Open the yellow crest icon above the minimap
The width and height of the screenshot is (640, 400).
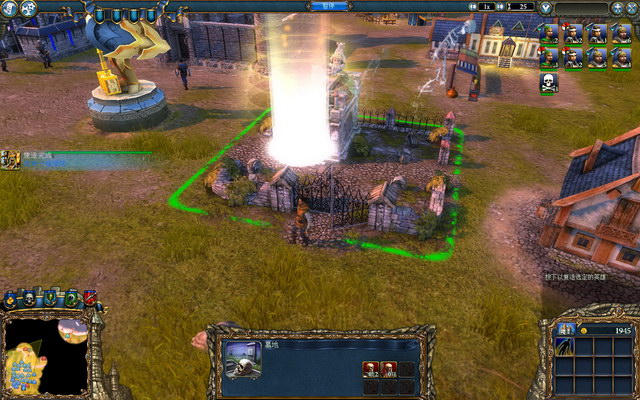10,298
